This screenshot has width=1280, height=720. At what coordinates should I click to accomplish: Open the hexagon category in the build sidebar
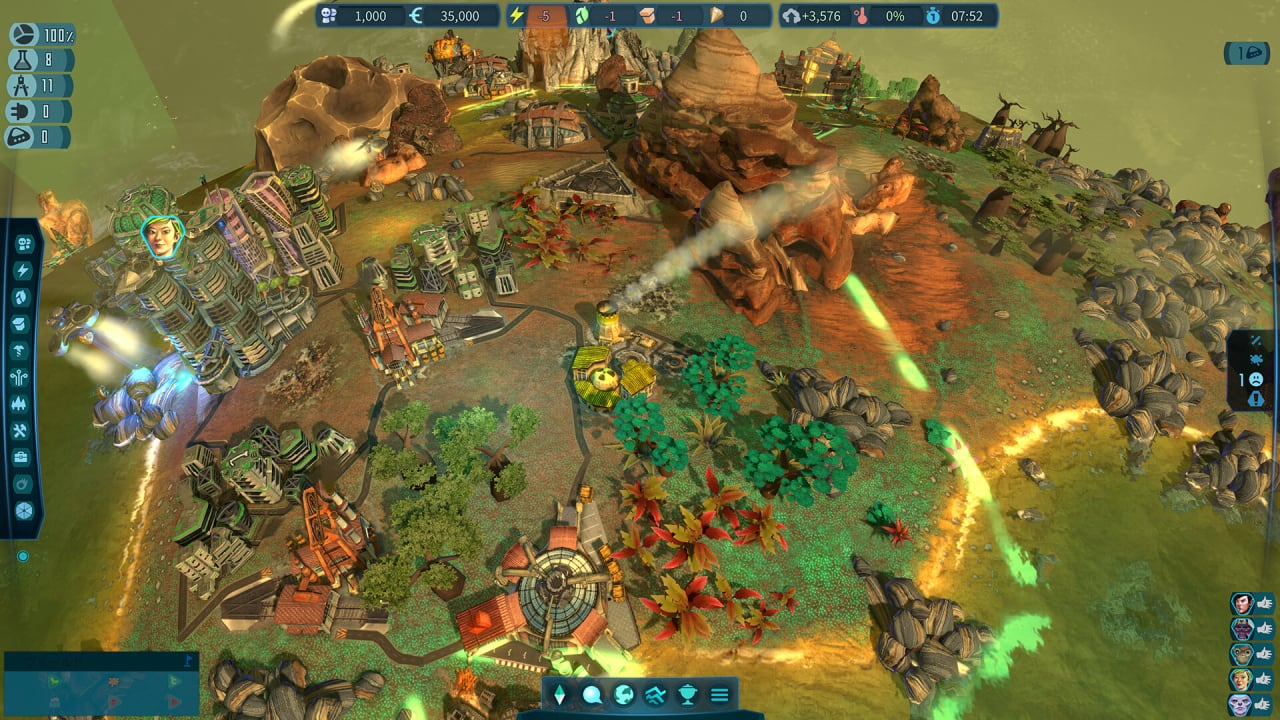click(23, 510)
